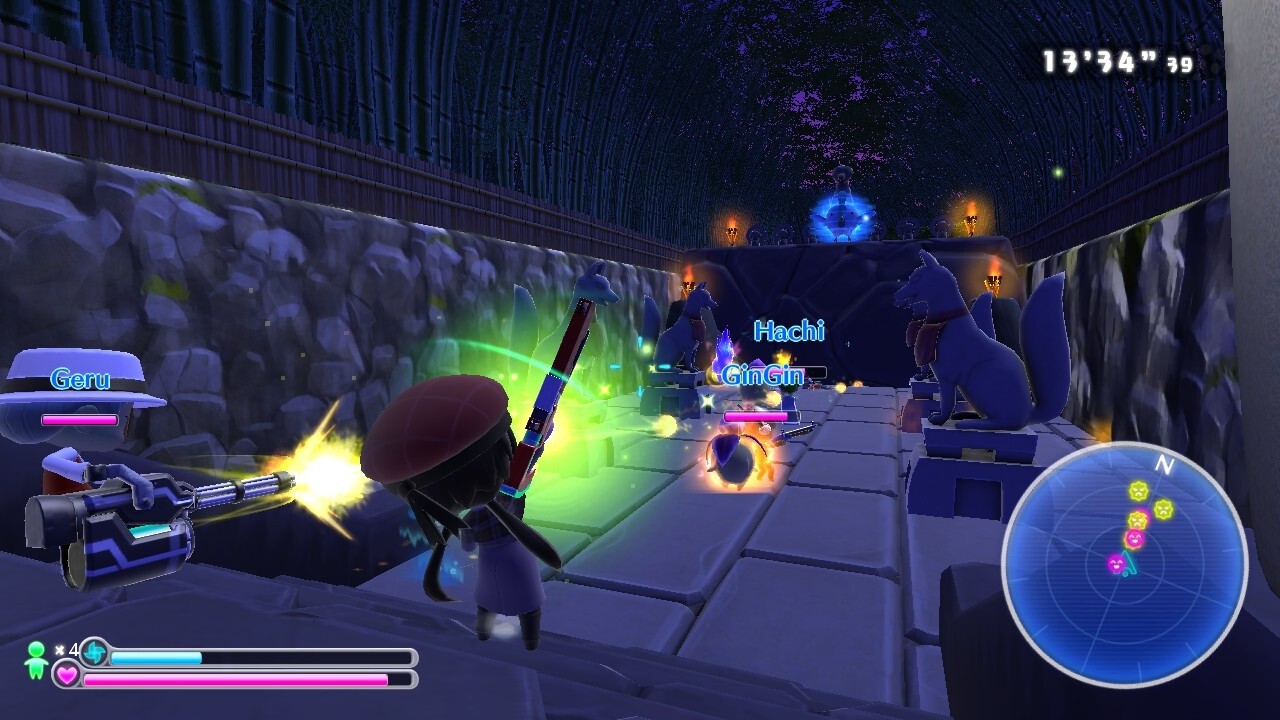This screenshot has width=1280, height=720.
Task: Click the blue energy gauge icon
Action: pyautogui.click(x=95, y=653)
